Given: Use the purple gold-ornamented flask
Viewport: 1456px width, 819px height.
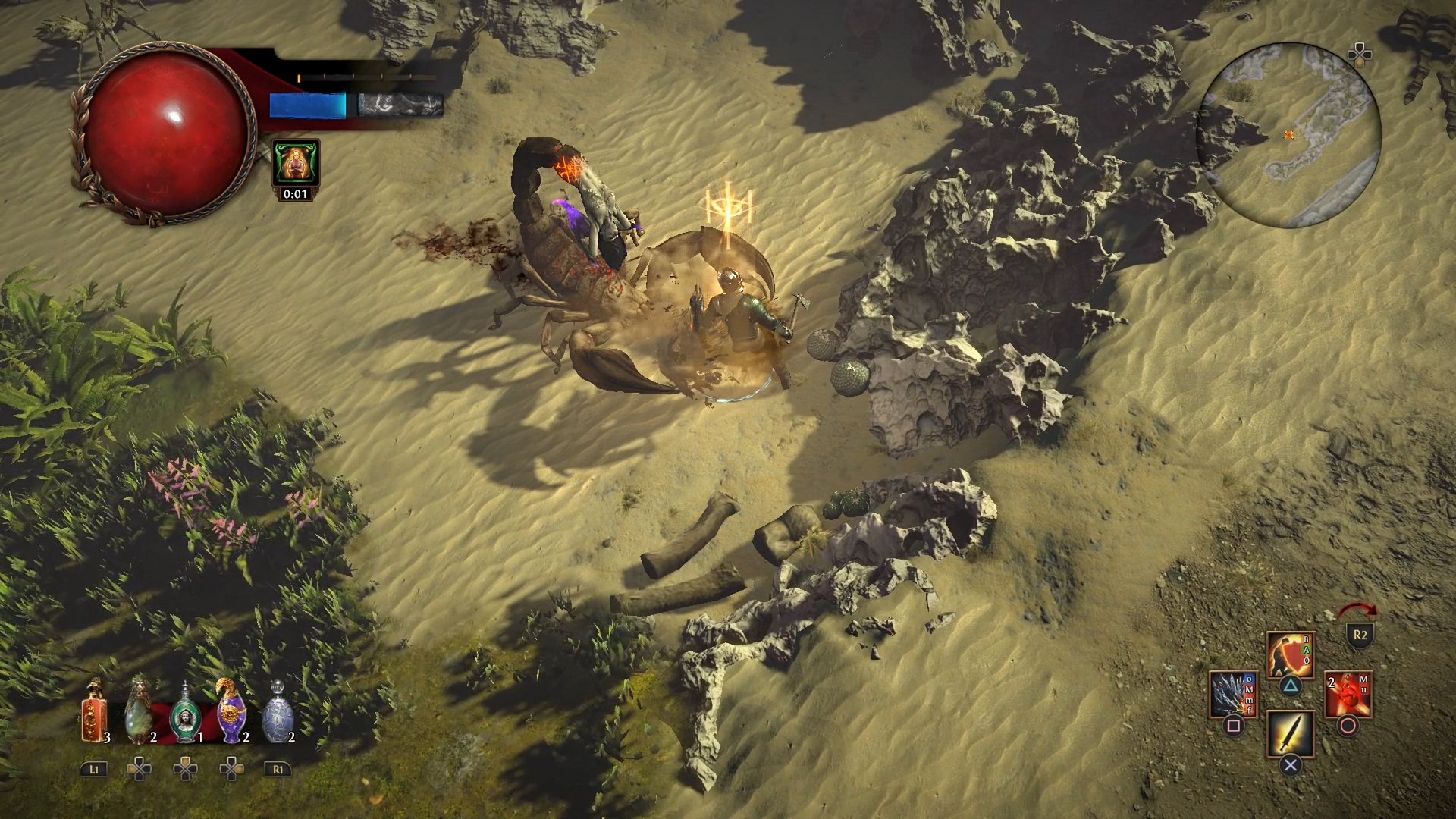Looking at the screenshot, I should [231, 712].
